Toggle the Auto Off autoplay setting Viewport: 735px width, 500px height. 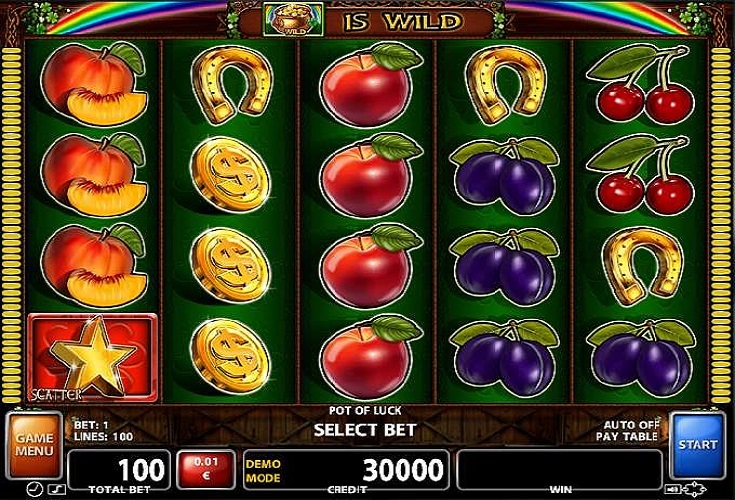(632, 425)
